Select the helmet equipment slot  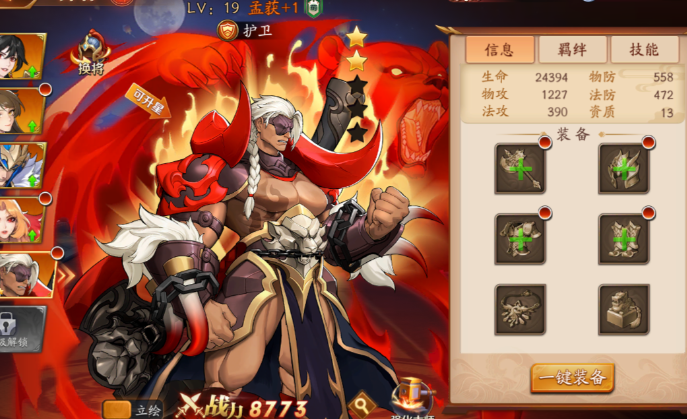pos(624,168)
